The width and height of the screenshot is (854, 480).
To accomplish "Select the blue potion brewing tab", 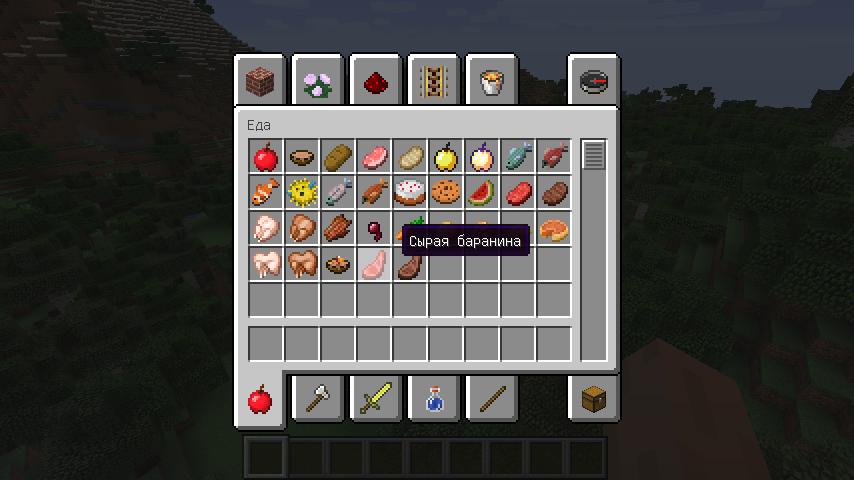I will pos(433,400).
